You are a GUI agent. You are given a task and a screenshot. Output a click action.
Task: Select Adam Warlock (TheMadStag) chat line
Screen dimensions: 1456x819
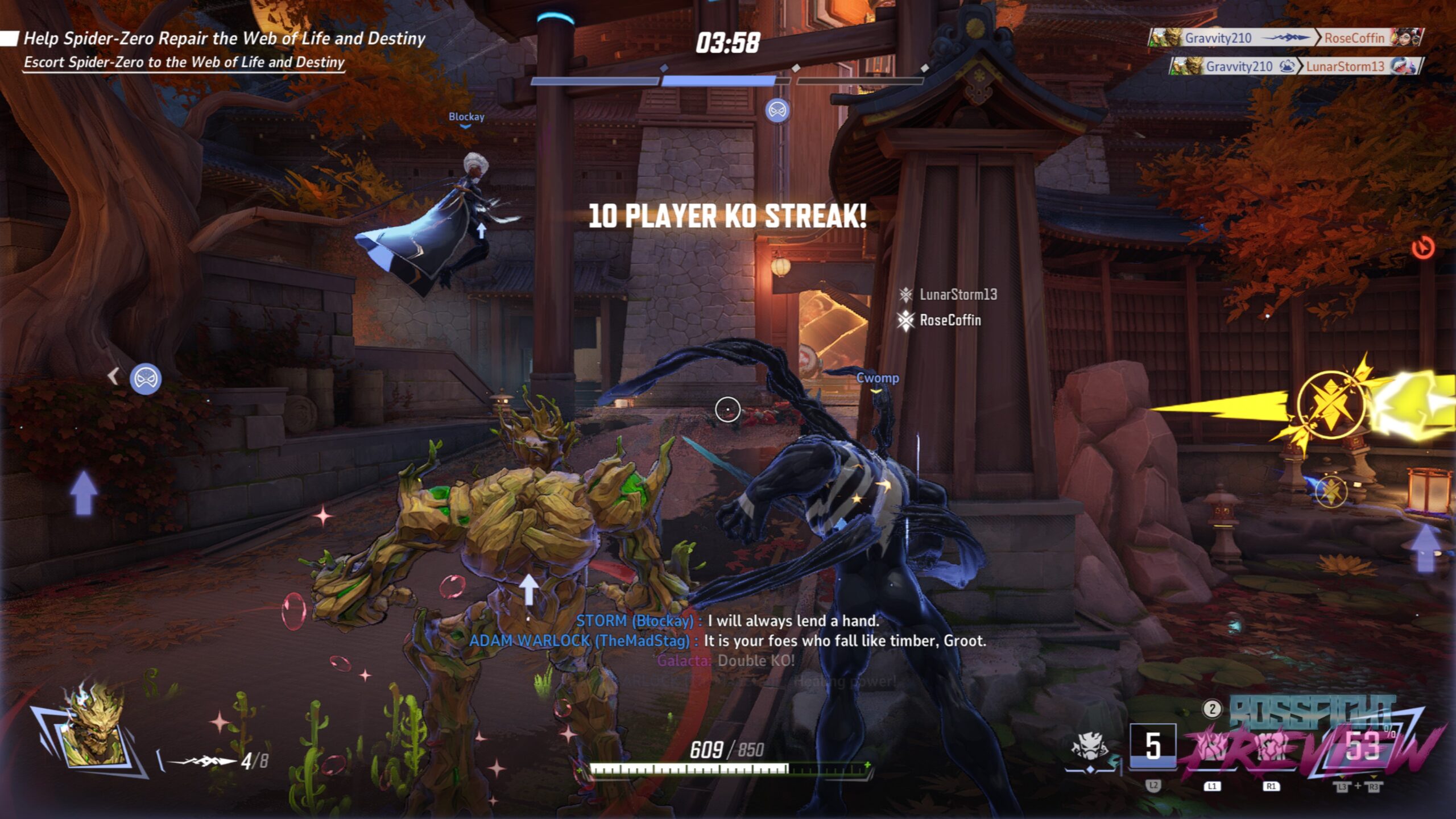[727, 640]
